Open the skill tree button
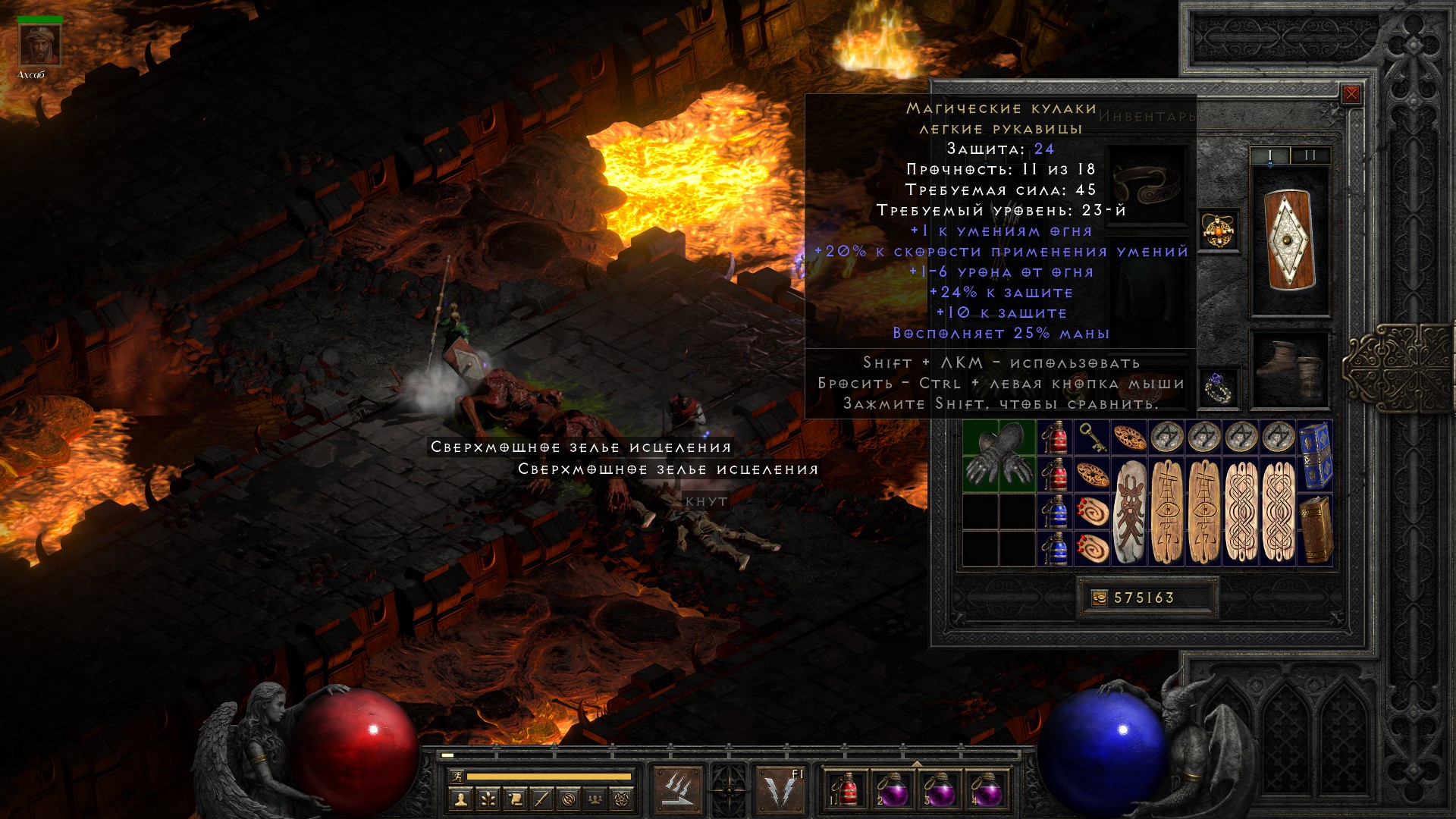Image resolution: width=1456 pixels, height=819 pixels. pos(487,799)
